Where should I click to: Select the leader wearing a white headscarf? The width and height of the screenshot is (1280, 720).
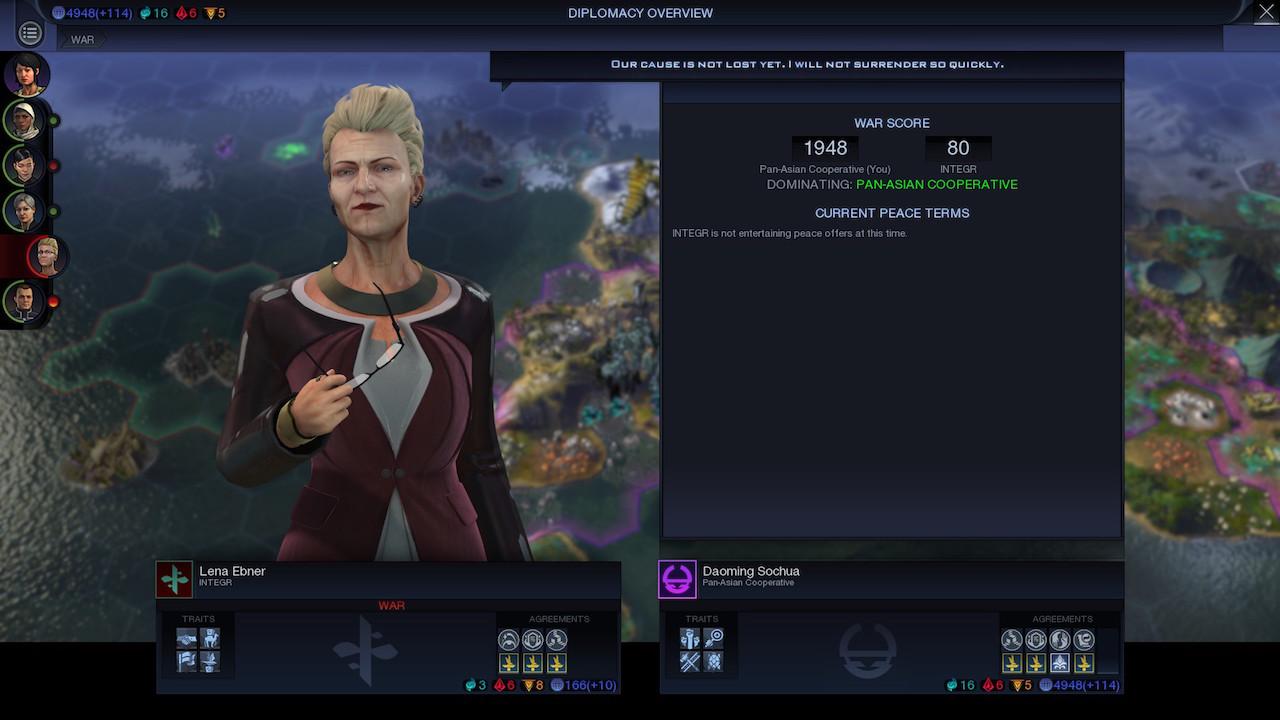24,120
